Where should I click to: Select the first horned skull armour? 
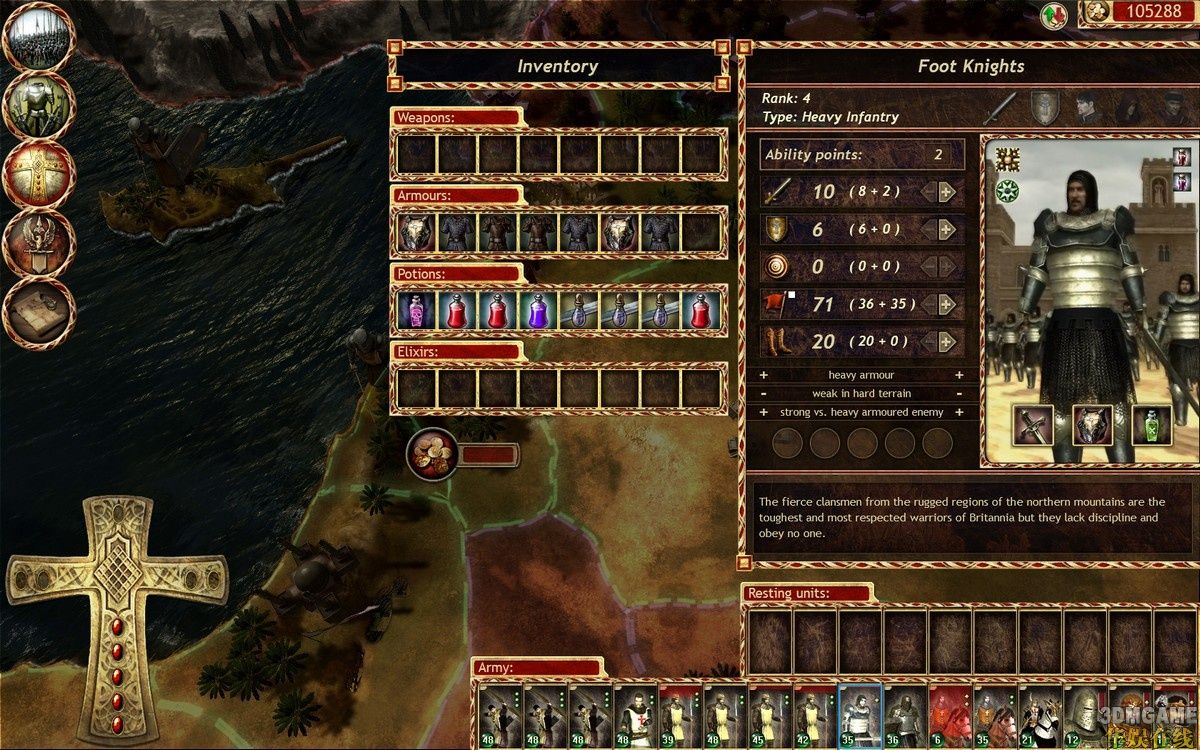click(415, 233)
